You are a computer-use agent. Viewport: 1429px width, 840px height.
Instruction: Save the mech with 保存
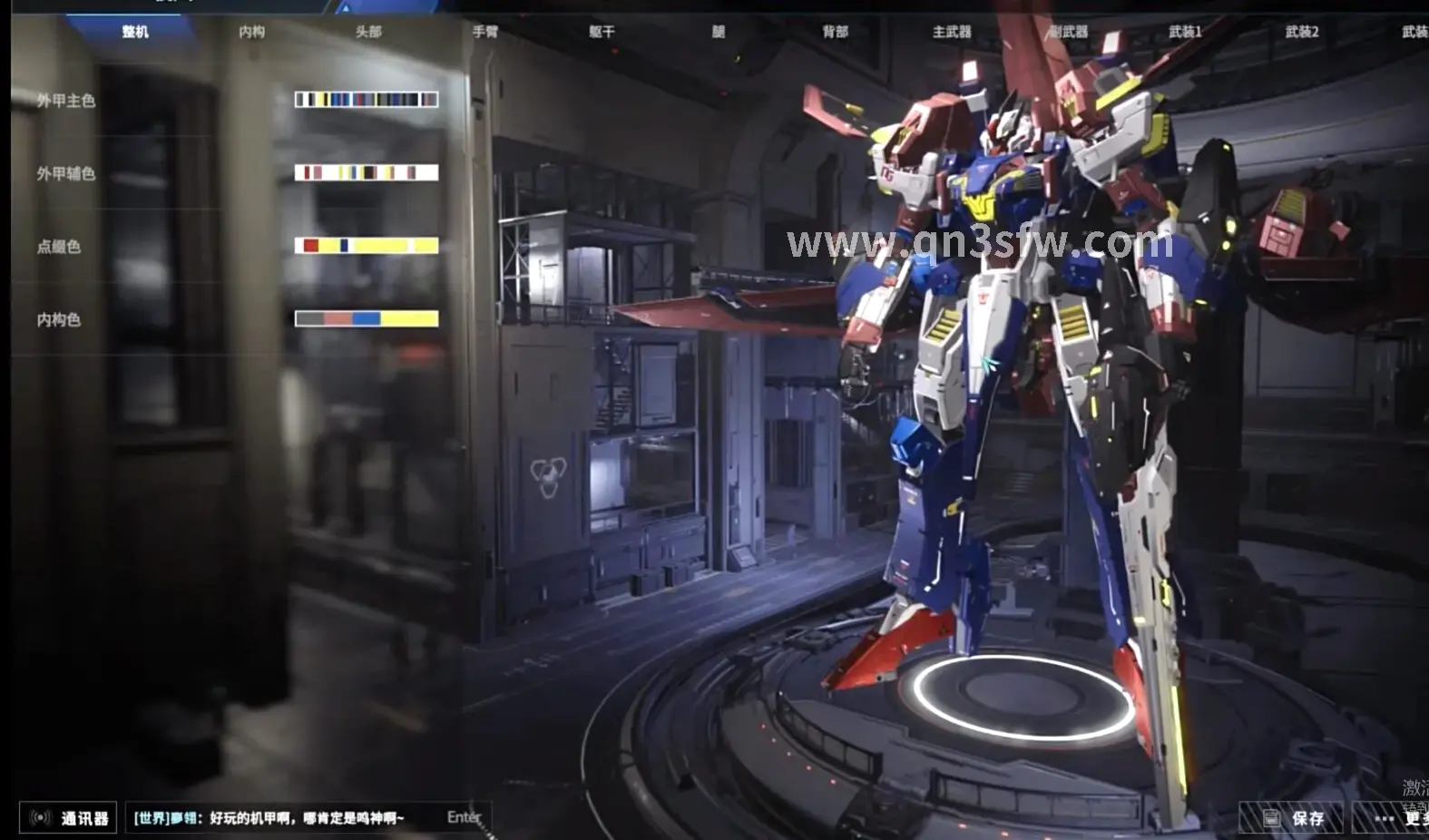click(x=1293, y=819)
